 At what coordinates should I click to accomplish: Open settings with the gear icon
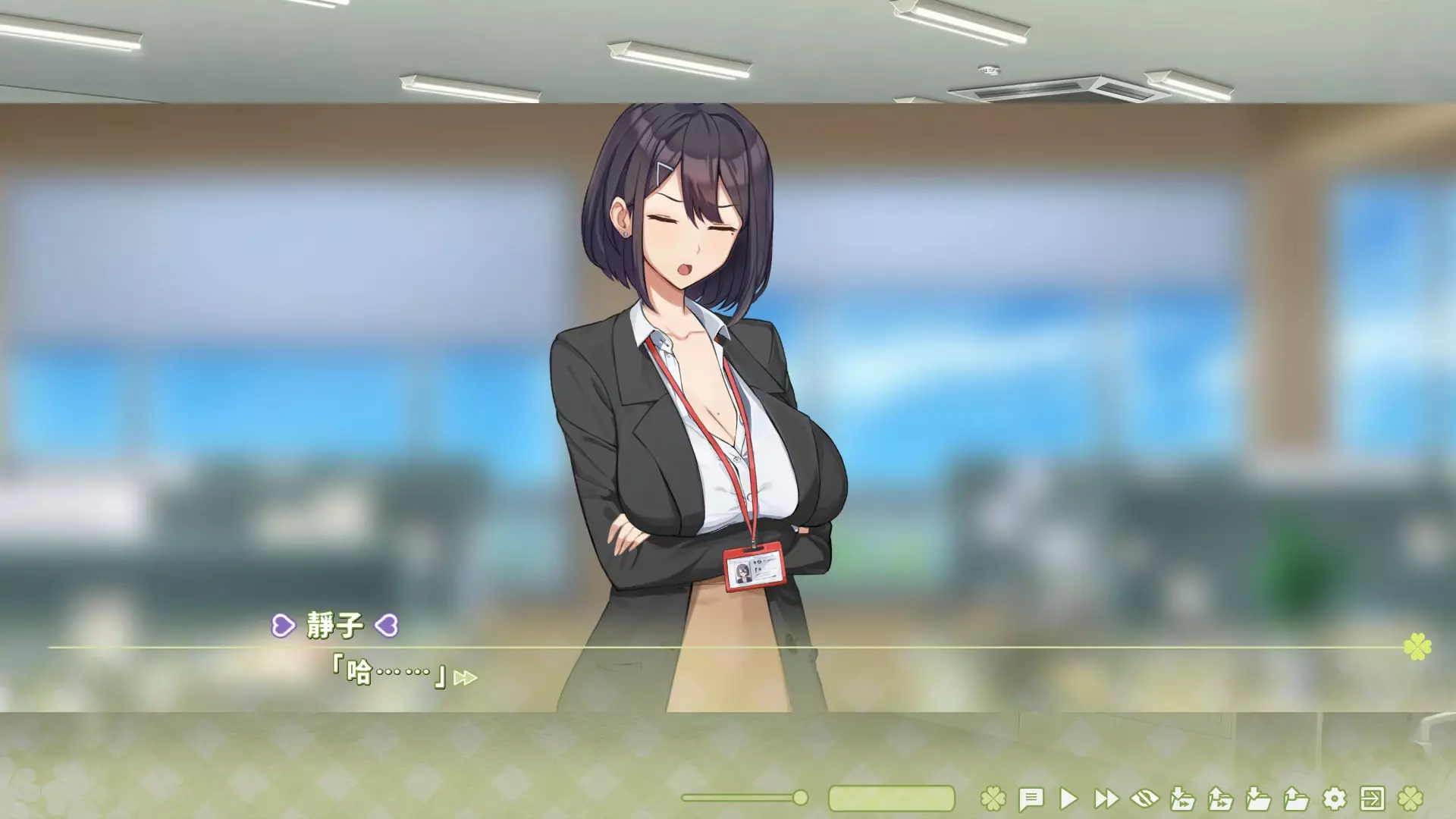1334,799
